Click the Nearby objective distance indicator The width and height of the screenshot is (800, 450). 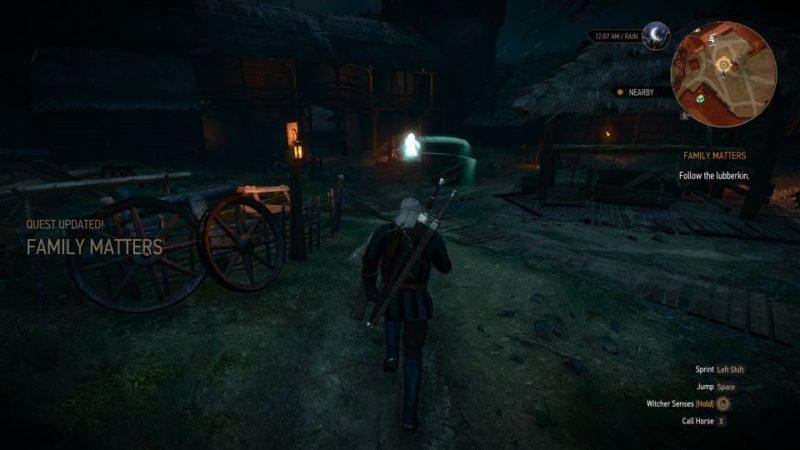click(641, 92)
